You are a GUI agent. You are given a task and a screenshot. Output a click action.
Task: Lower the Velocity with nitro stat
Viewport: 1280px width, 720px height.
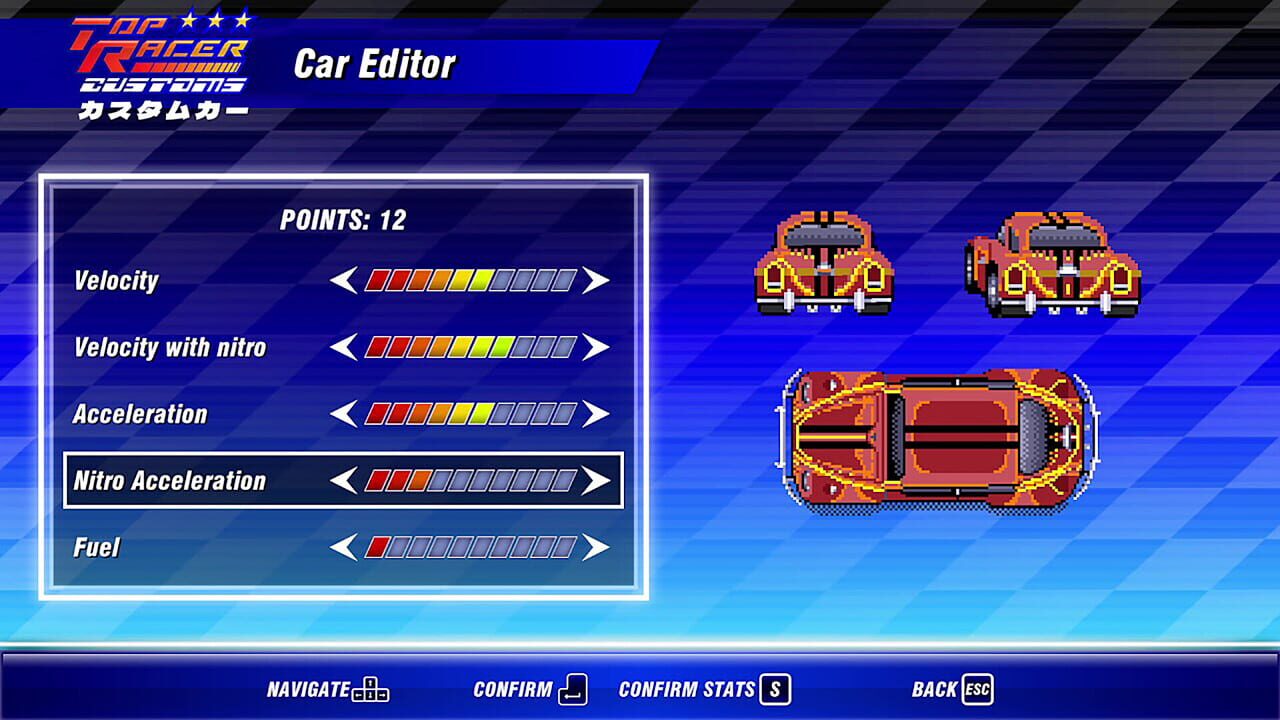pos(343,348)
